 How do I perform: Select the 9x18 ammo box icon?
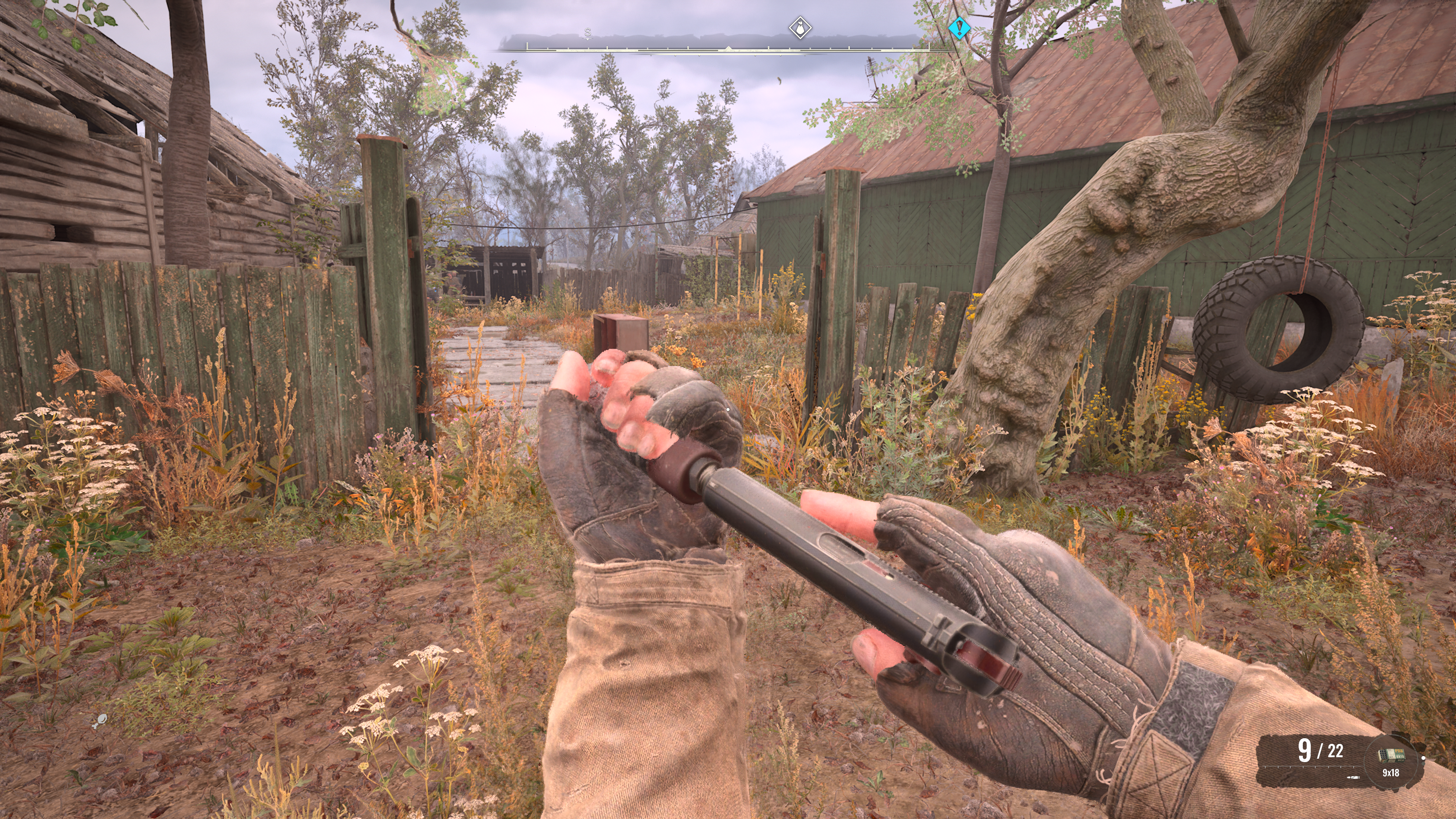tap(1391, 755)
